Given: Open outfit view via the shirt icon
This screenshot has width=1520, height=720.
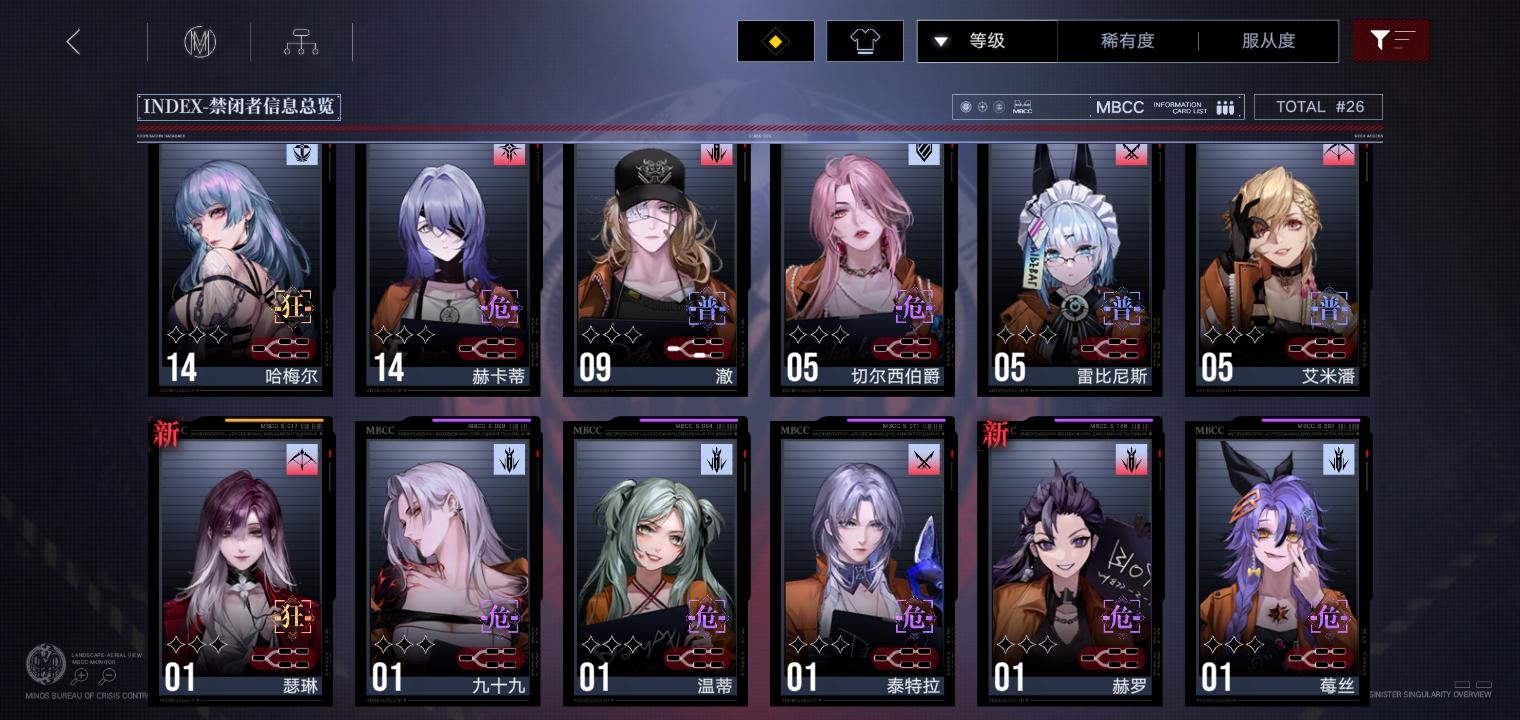Looking at the screenshot, I should (x=865, y=41).
